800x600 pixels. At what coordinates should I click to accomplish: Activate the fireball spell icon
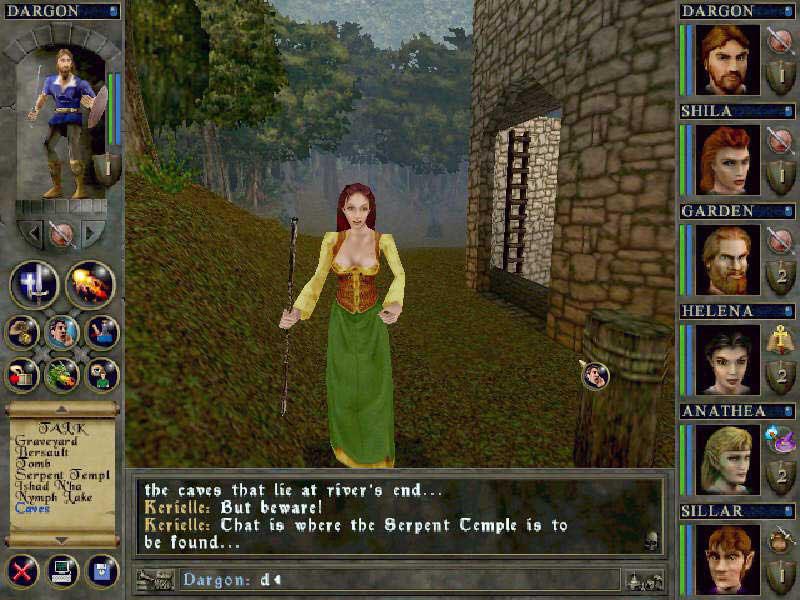coord(90,284)
